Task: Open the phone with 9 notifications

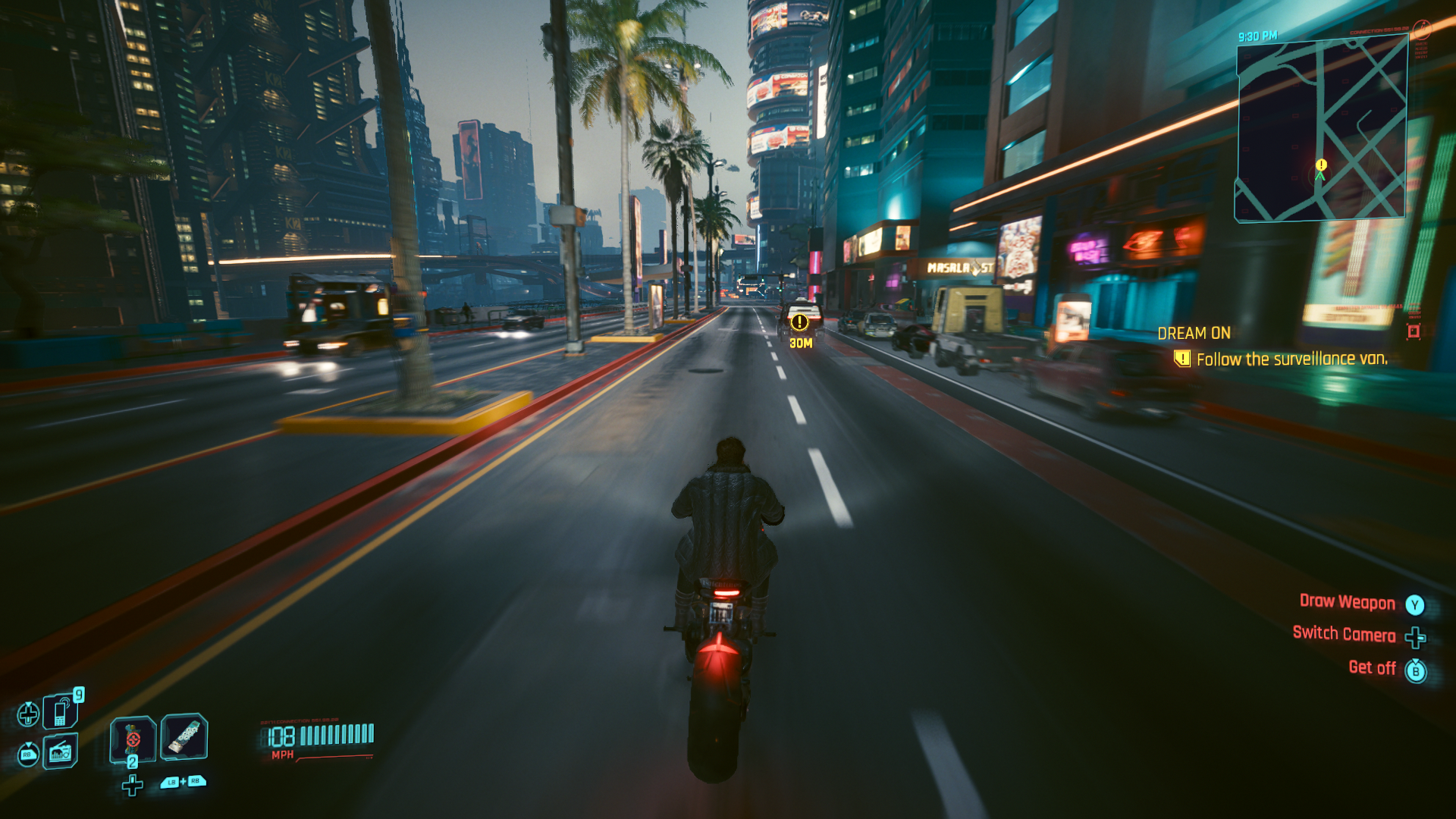Action: coord(59,711)
